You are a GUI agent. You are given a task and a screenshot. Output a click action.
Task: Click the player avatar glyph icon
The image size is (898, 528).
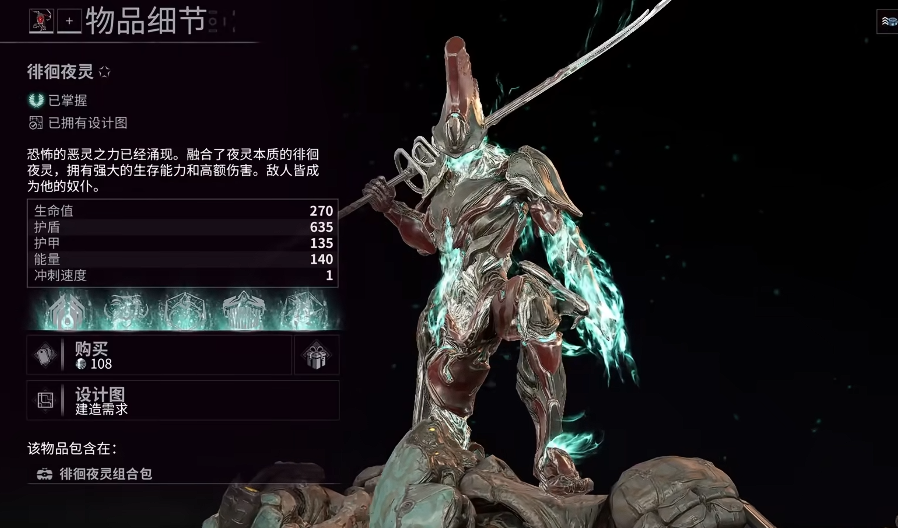click(x=41, y=19)
